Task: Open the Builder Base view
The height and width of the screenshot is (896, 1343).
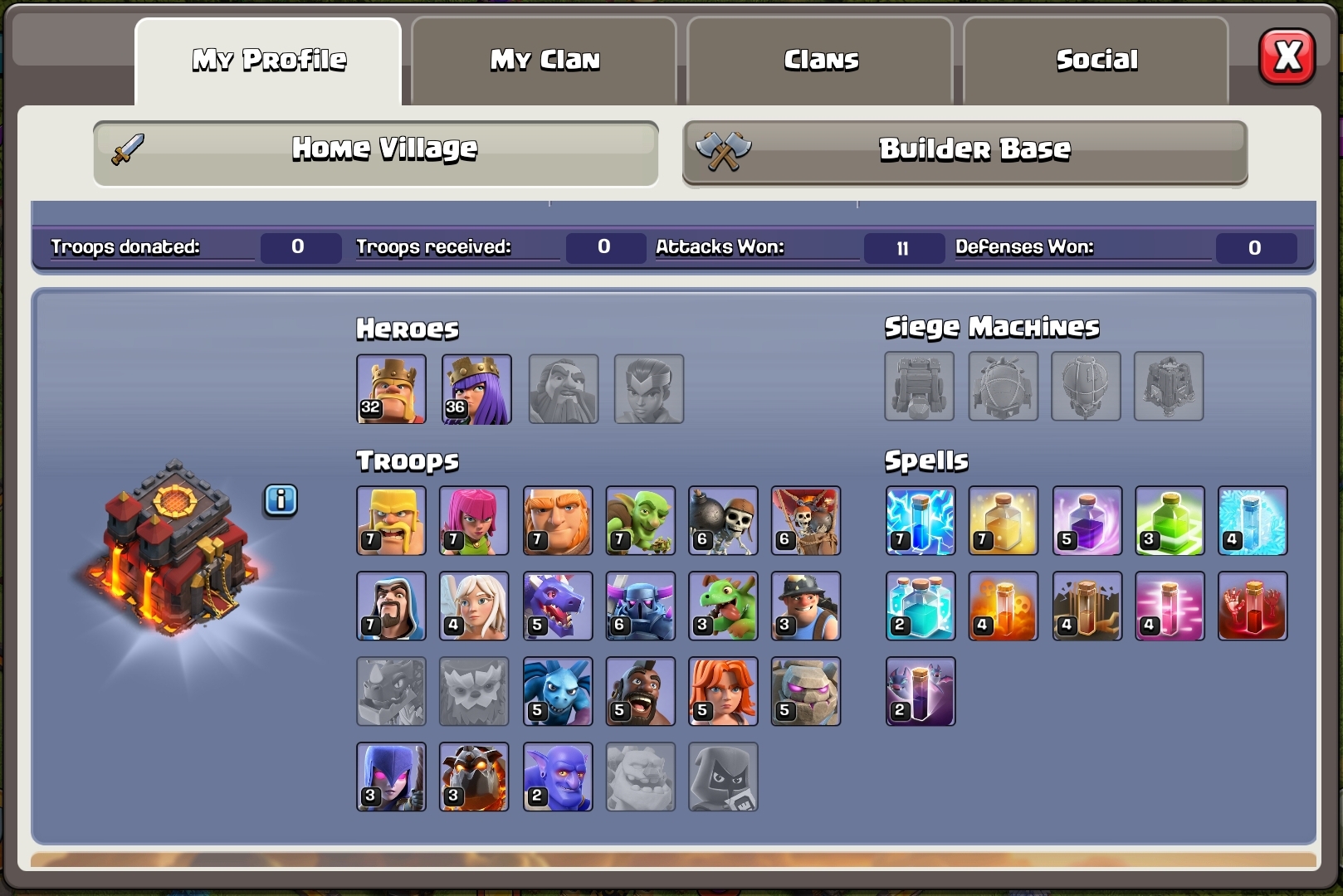Action: tap(963, 151)
